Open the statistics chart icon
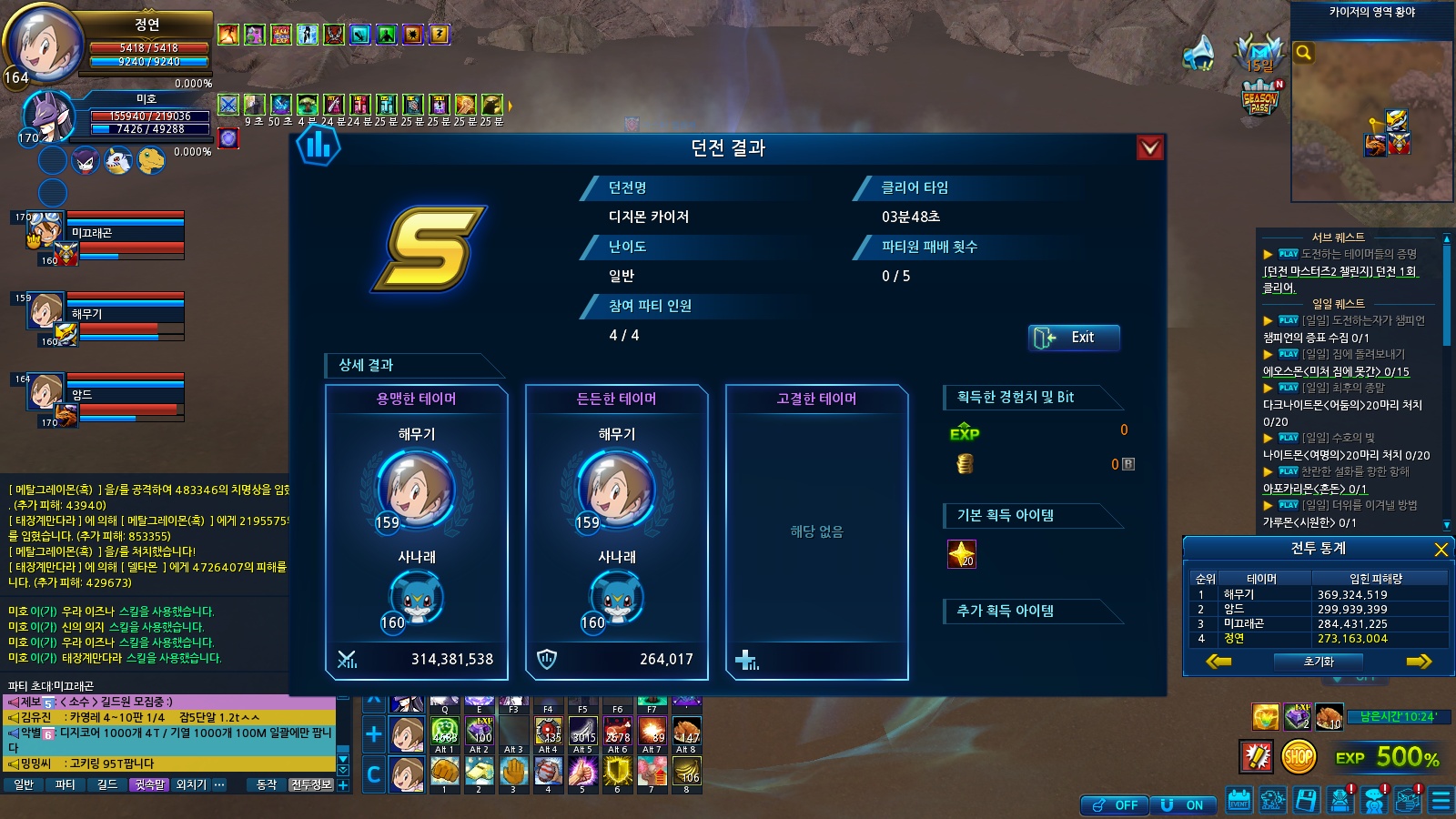 pyautogui.click(x=318, y=146)
